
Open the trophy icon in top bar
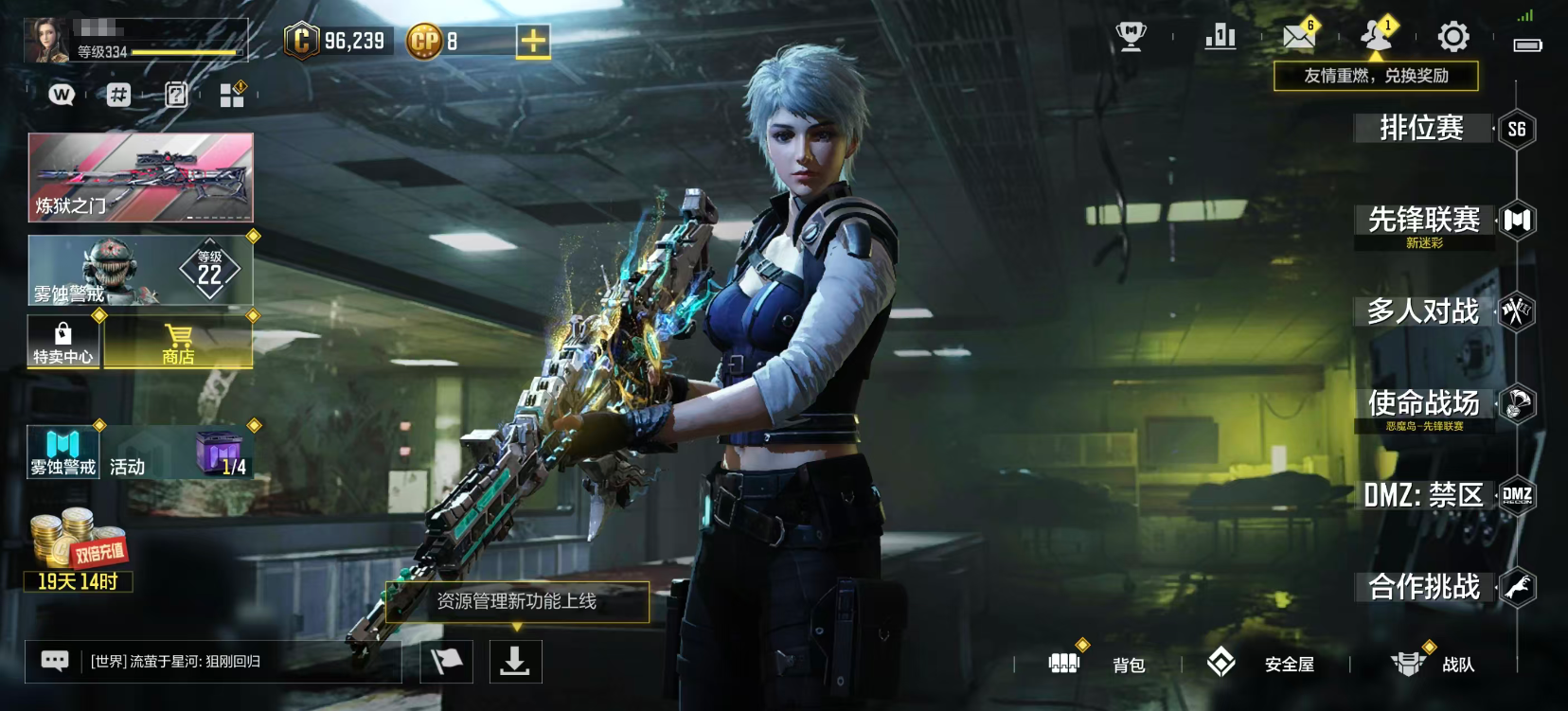1131,37
